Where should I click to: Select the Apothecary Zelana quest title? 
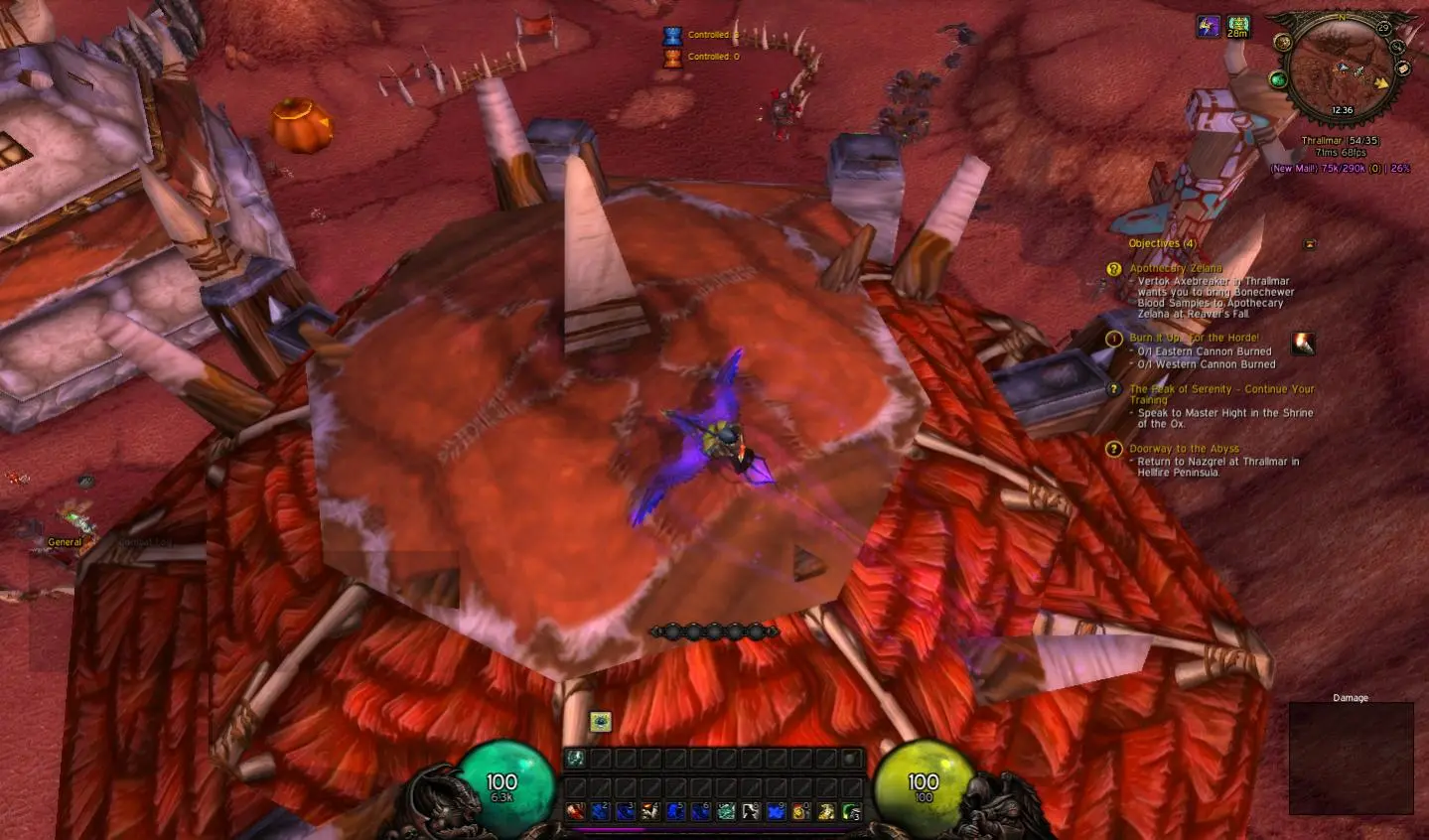pyautogui.click(x=1175, y=268)
